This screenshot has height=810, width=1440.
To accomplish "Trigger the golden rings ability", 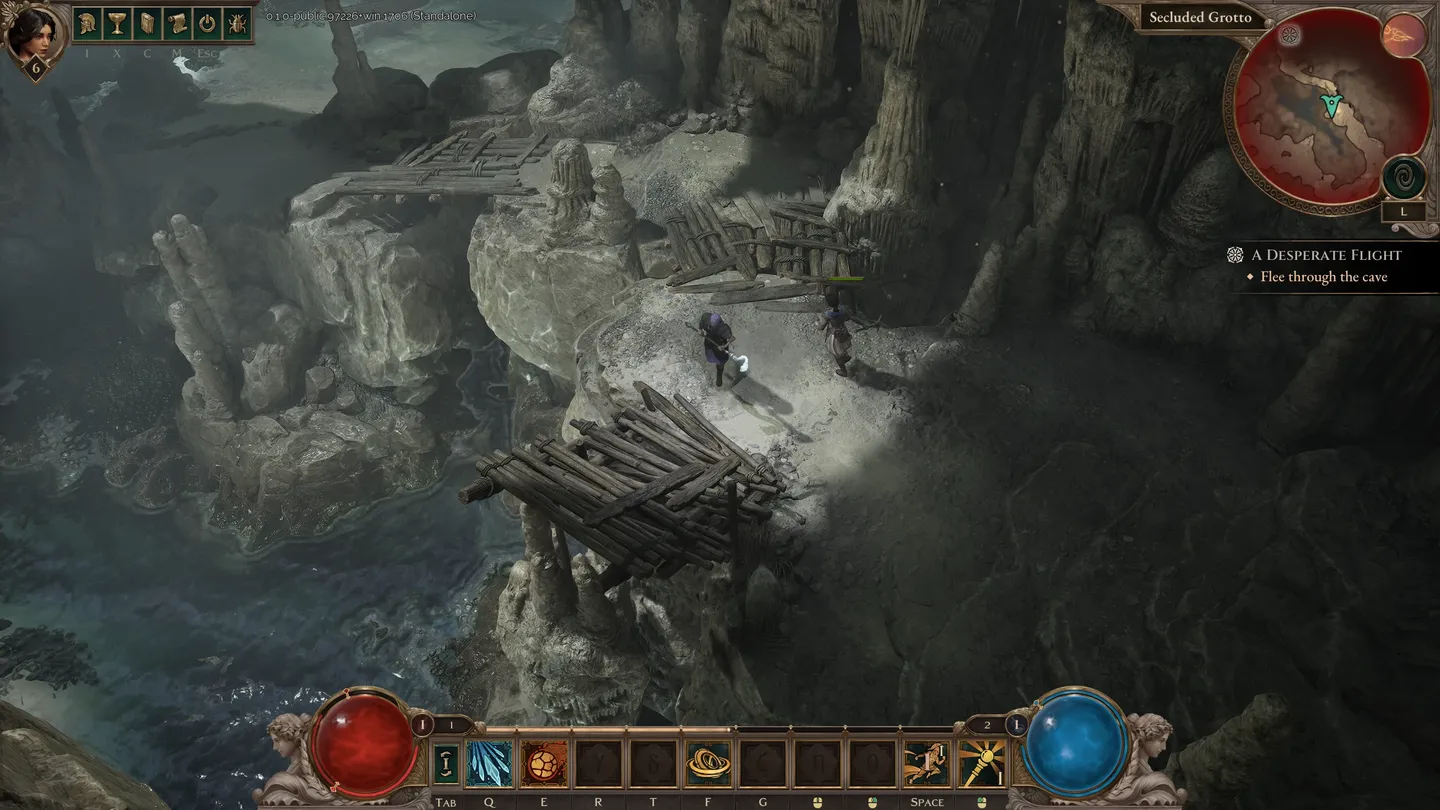I will point(708,764).
